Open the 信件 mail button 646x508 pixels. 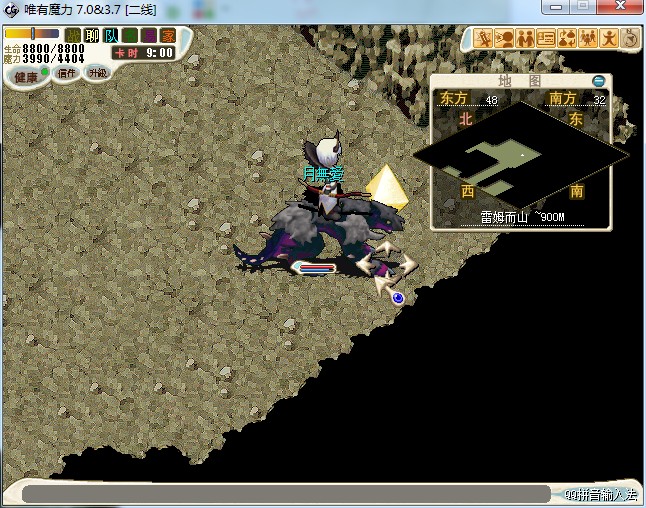67,73
